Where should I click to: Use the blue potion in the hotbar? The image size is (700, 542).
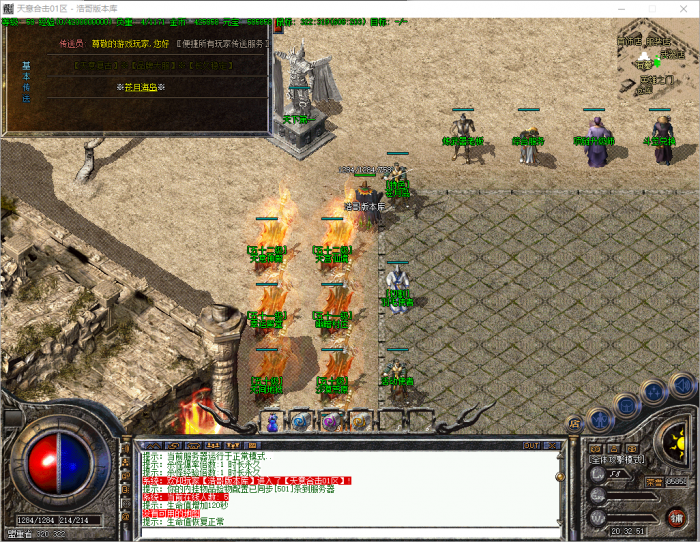tap(272, 423)
